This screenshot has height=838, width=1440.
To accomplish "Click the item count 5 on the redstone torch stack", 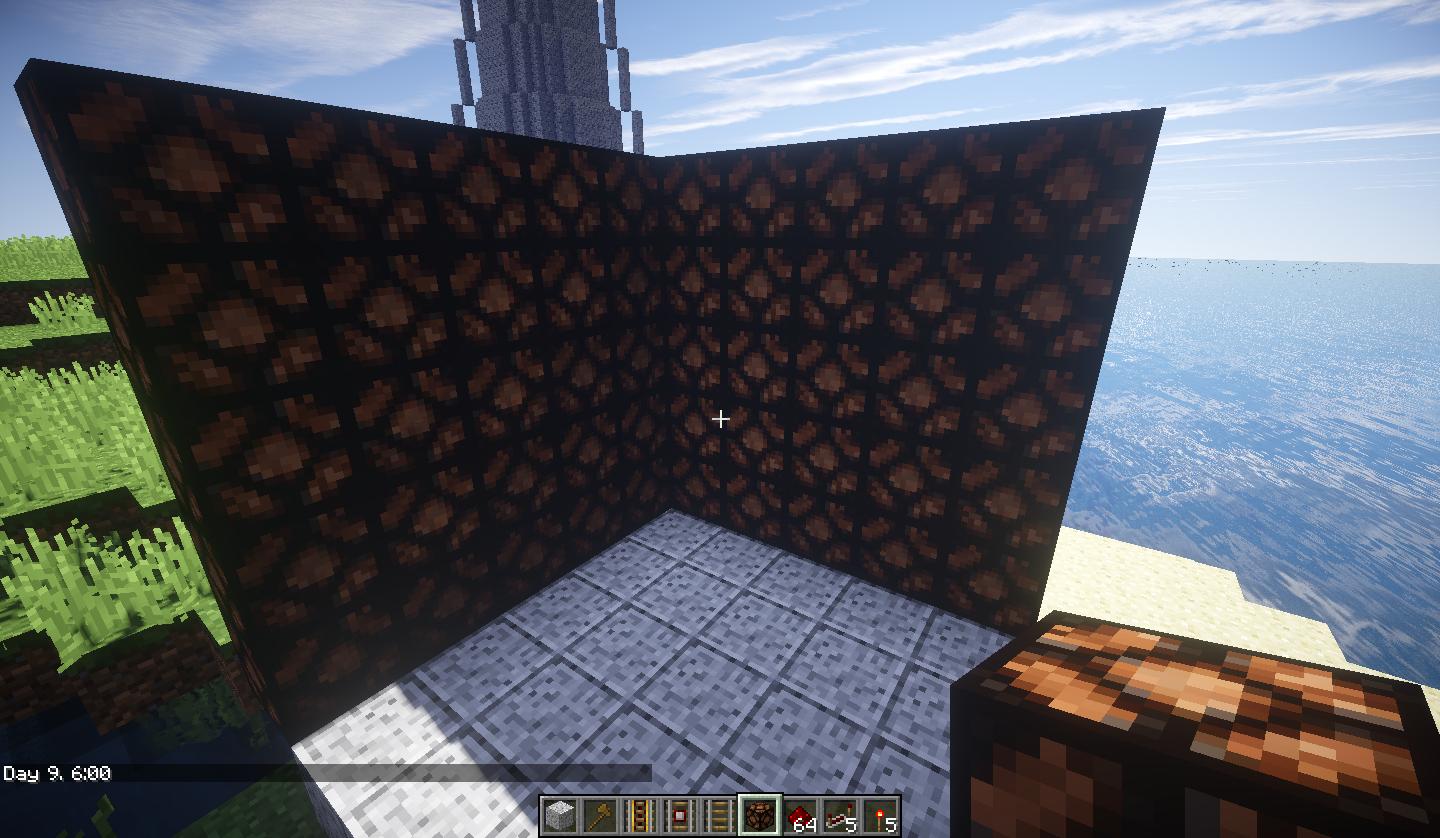I will pyautogui.click(x=892, y=825).
